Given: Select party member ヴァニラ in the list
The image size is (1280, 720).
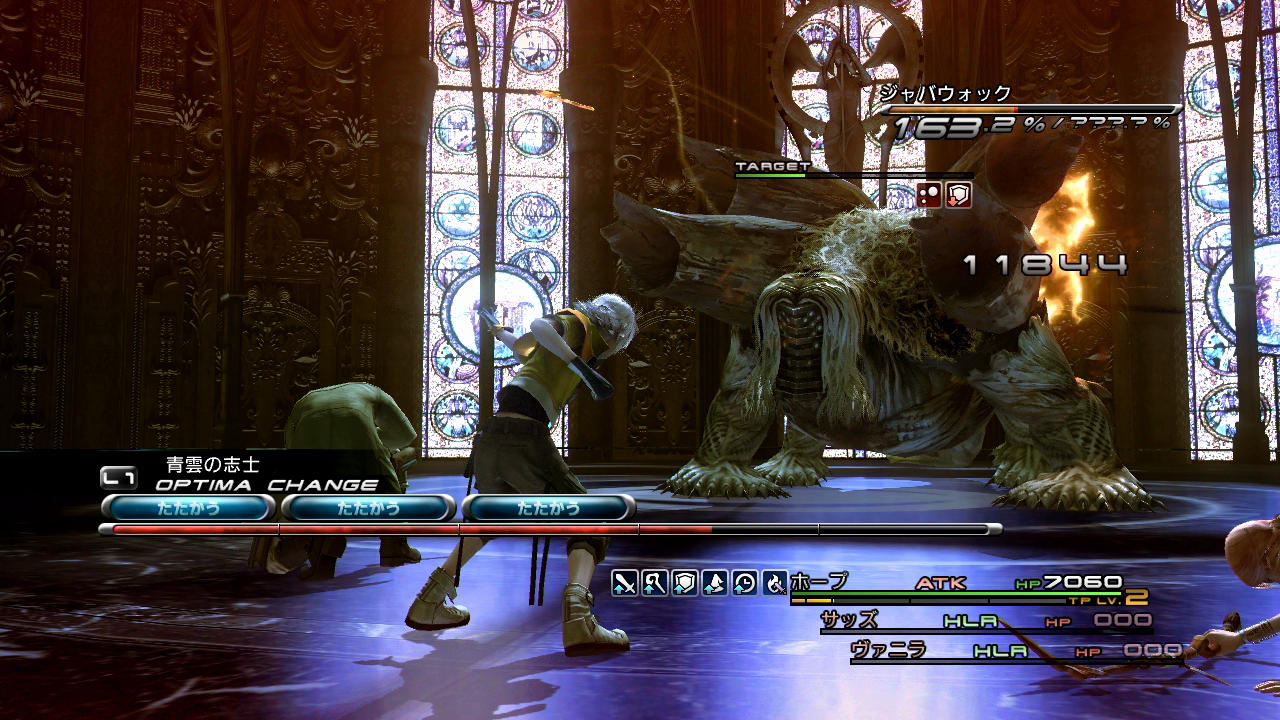Looking at the screenshot, I should click(888, 650).
